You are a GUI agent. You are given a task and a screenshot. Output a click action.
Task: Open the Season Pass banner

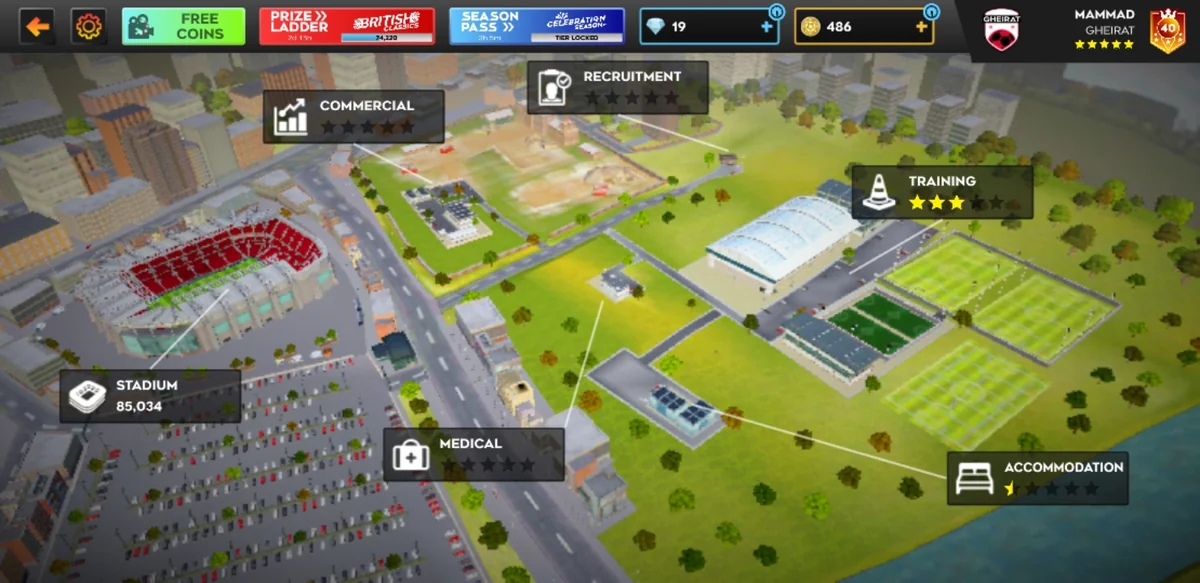click(536, 26)
